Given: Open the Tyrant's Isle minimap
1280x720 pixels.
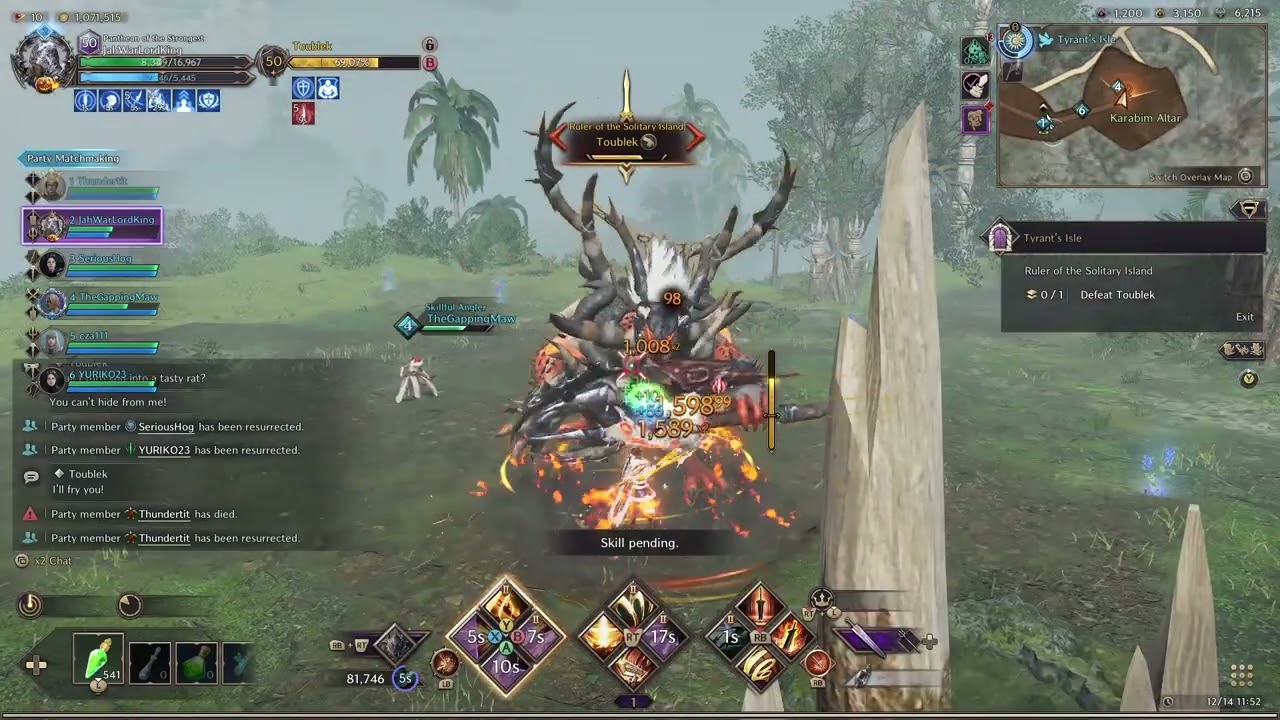Looking at the screenshot, I should (x=1132, y=108).
